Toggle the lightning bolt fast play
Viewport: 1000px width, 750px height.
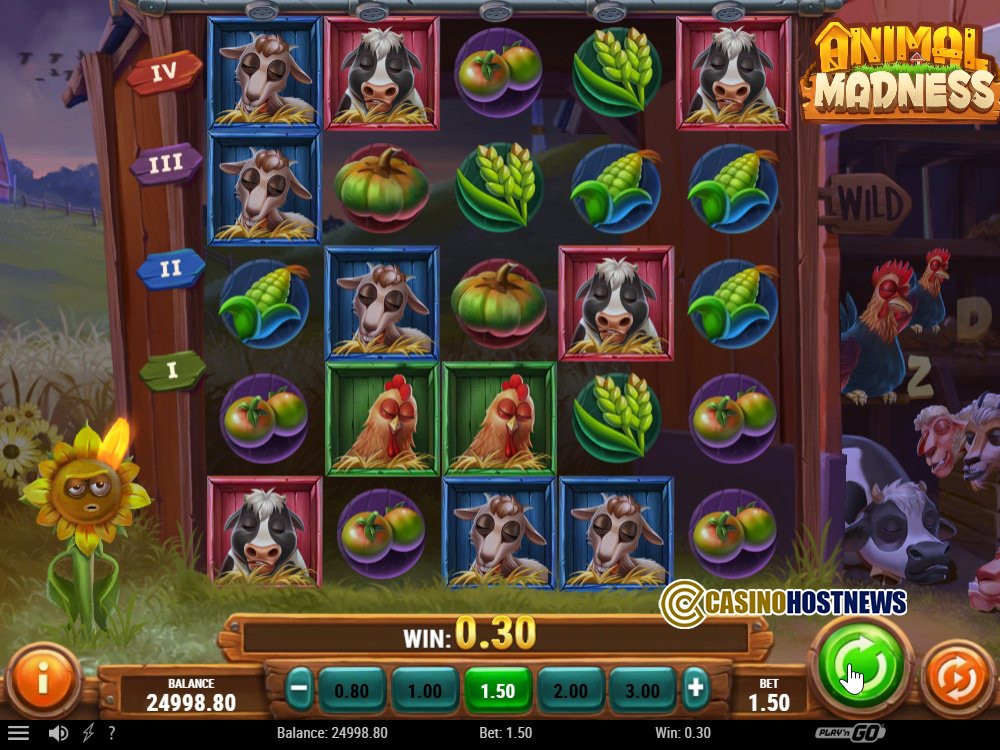click(x=88, y=733)
